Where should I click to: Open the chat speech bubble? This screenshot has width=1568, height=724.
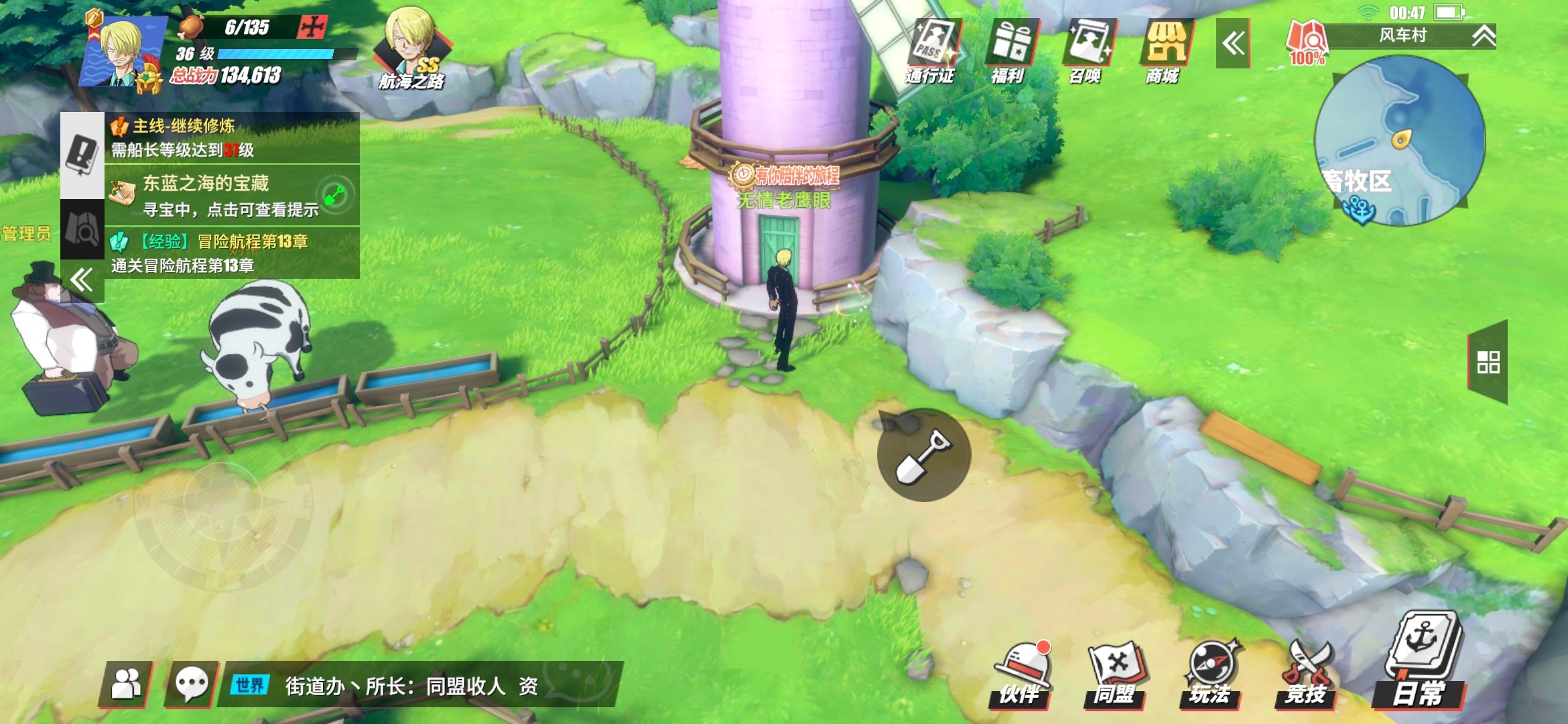(x=192, y=685)
